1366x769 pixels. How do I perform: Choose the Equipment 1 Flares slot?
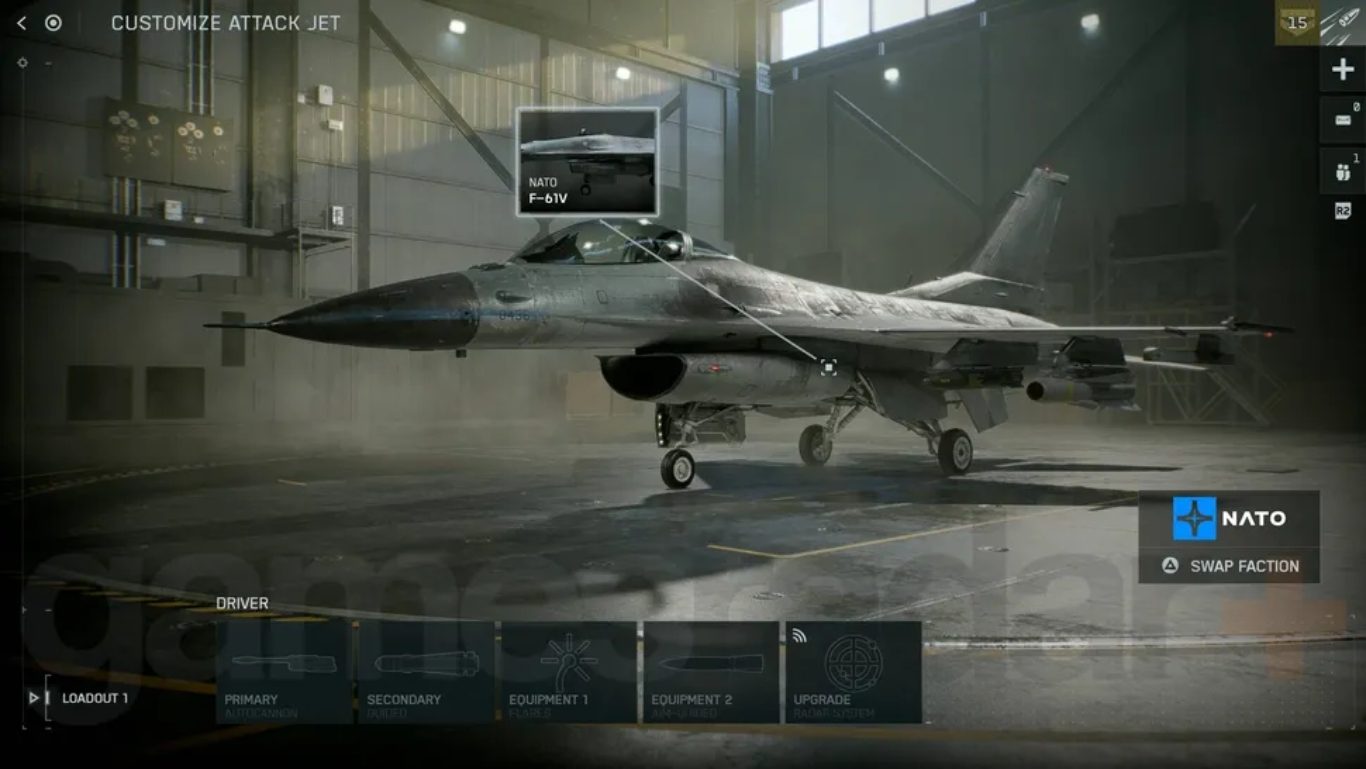click(x=568, y=672)
